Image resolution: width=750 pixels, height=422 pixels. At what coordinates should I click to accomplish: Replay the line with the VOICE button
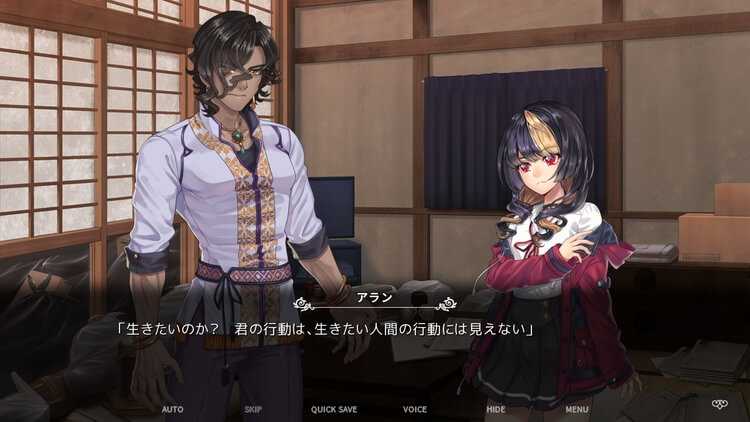415,409
